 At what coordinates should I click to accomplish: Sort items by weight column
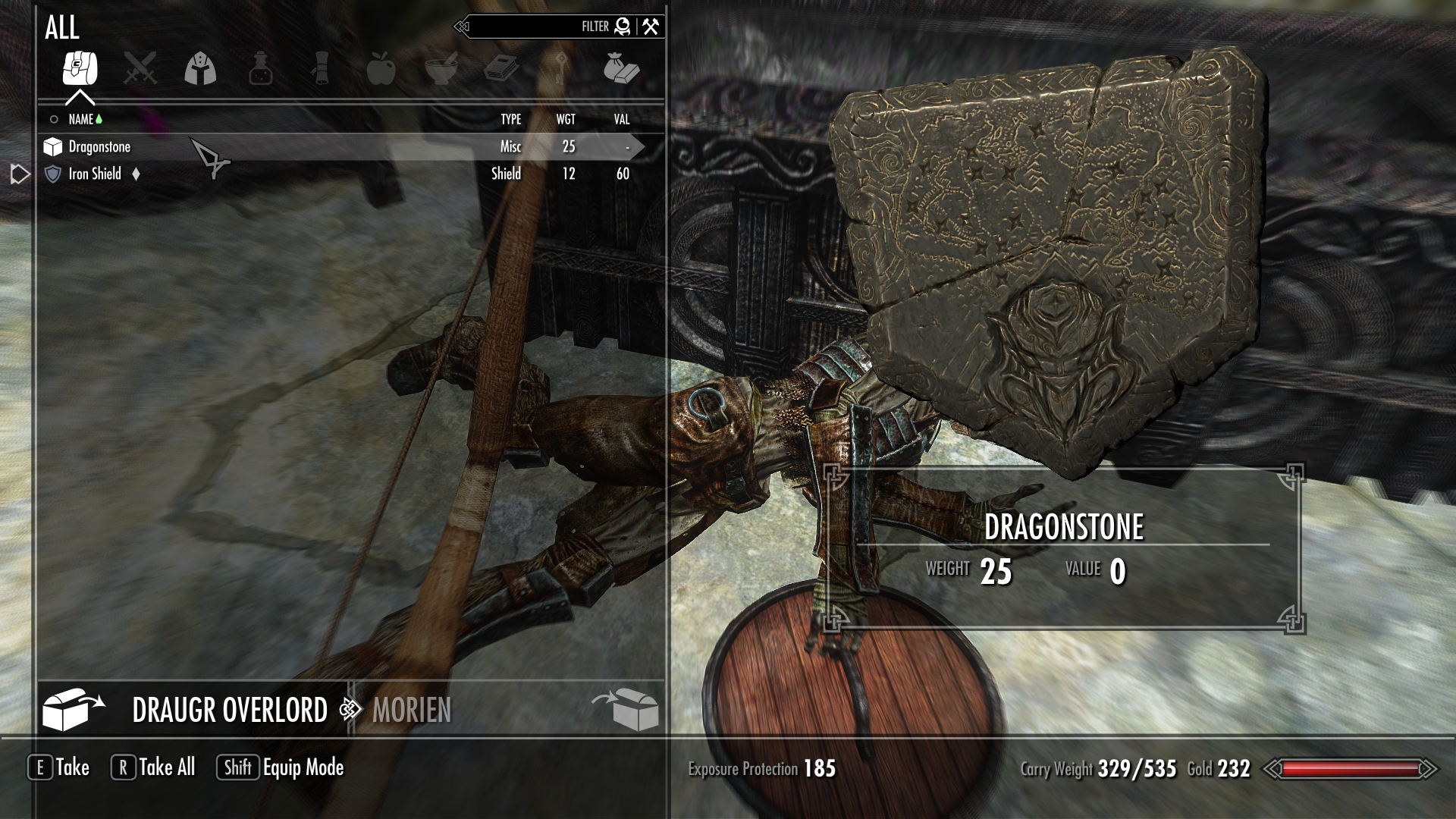[x=566, y=119]
